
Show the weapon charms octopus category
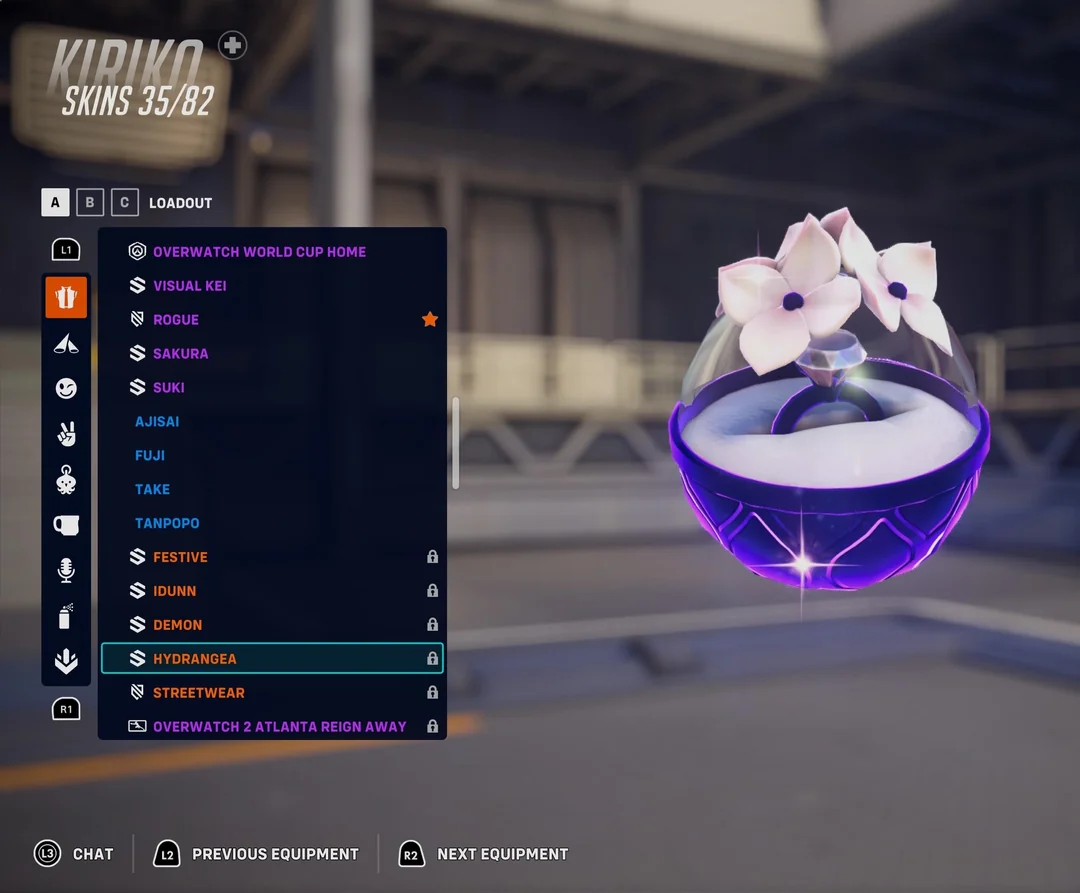click(66, 480)
